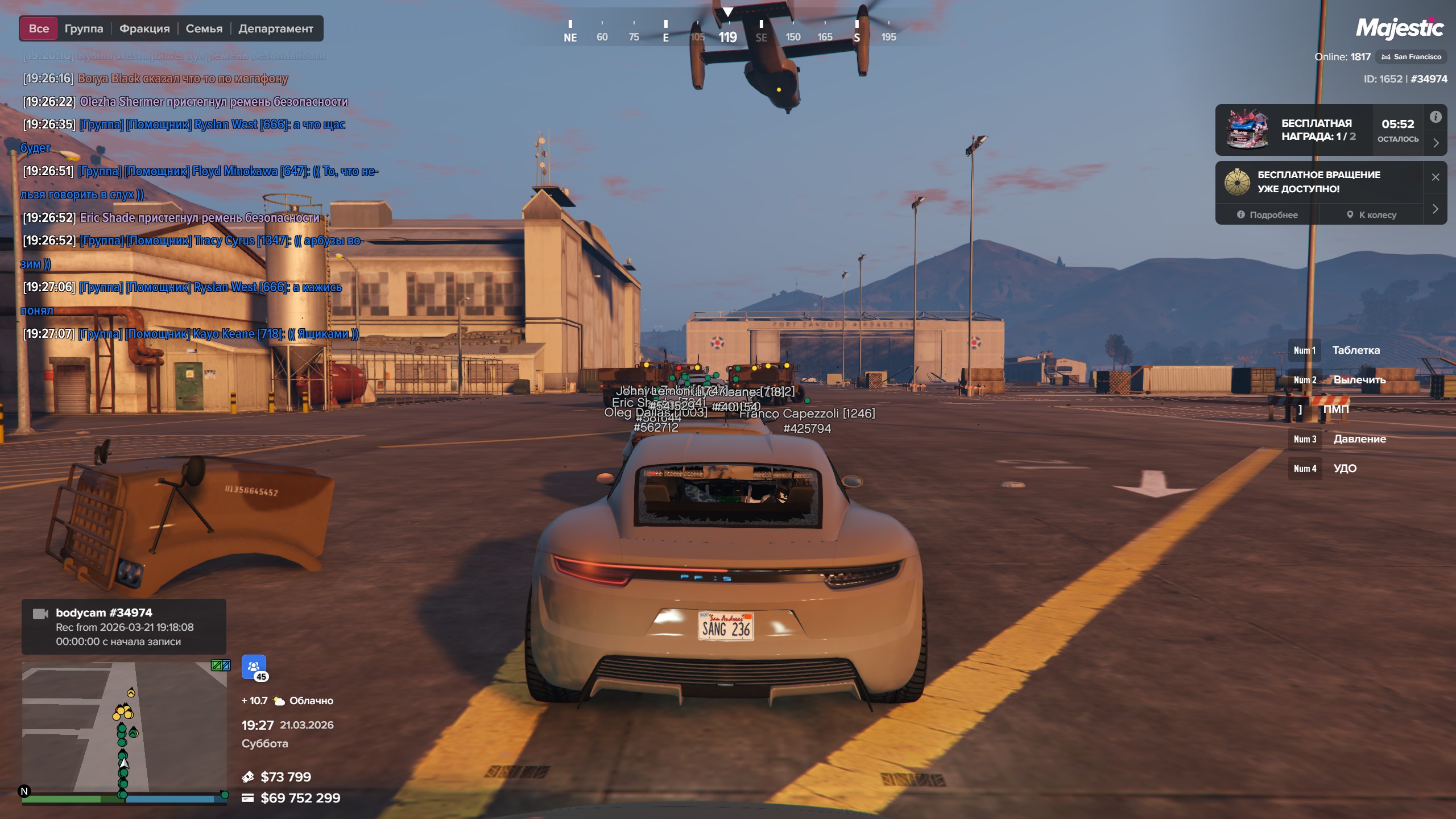Show the Семья chat tab
The height and width of the screenshot is (819, 1456).
(204, 28)
